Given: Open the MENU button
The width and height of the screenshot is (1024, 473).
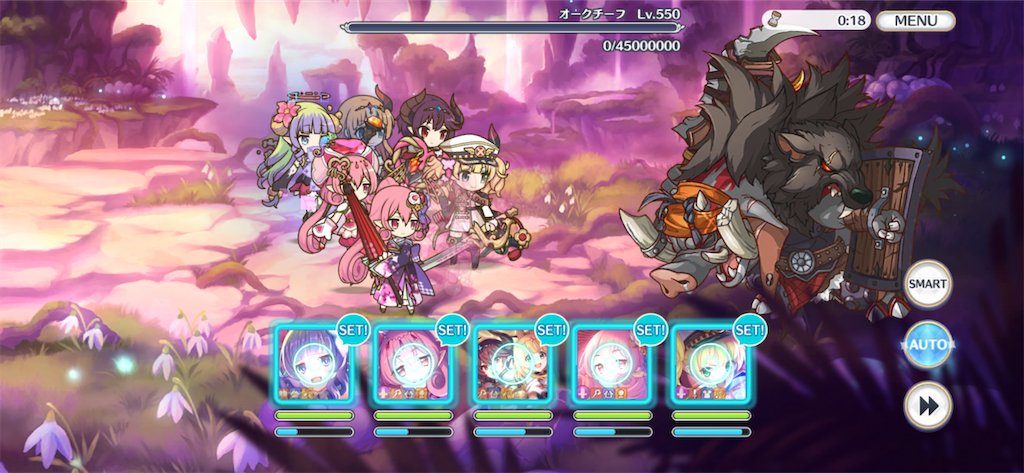Looking at the screenshot, I should [x=915, y=20].
